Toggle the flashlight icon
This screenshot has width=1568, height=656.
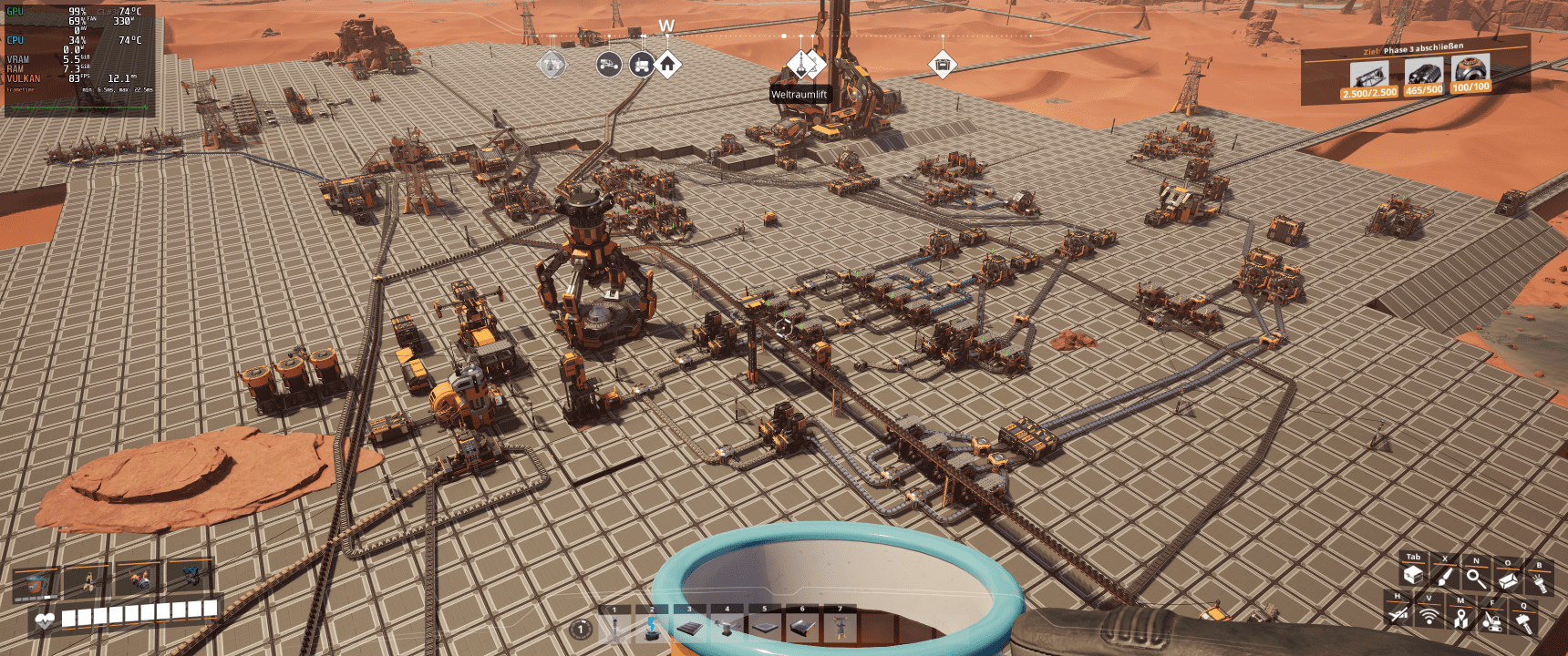[1540, 581]
